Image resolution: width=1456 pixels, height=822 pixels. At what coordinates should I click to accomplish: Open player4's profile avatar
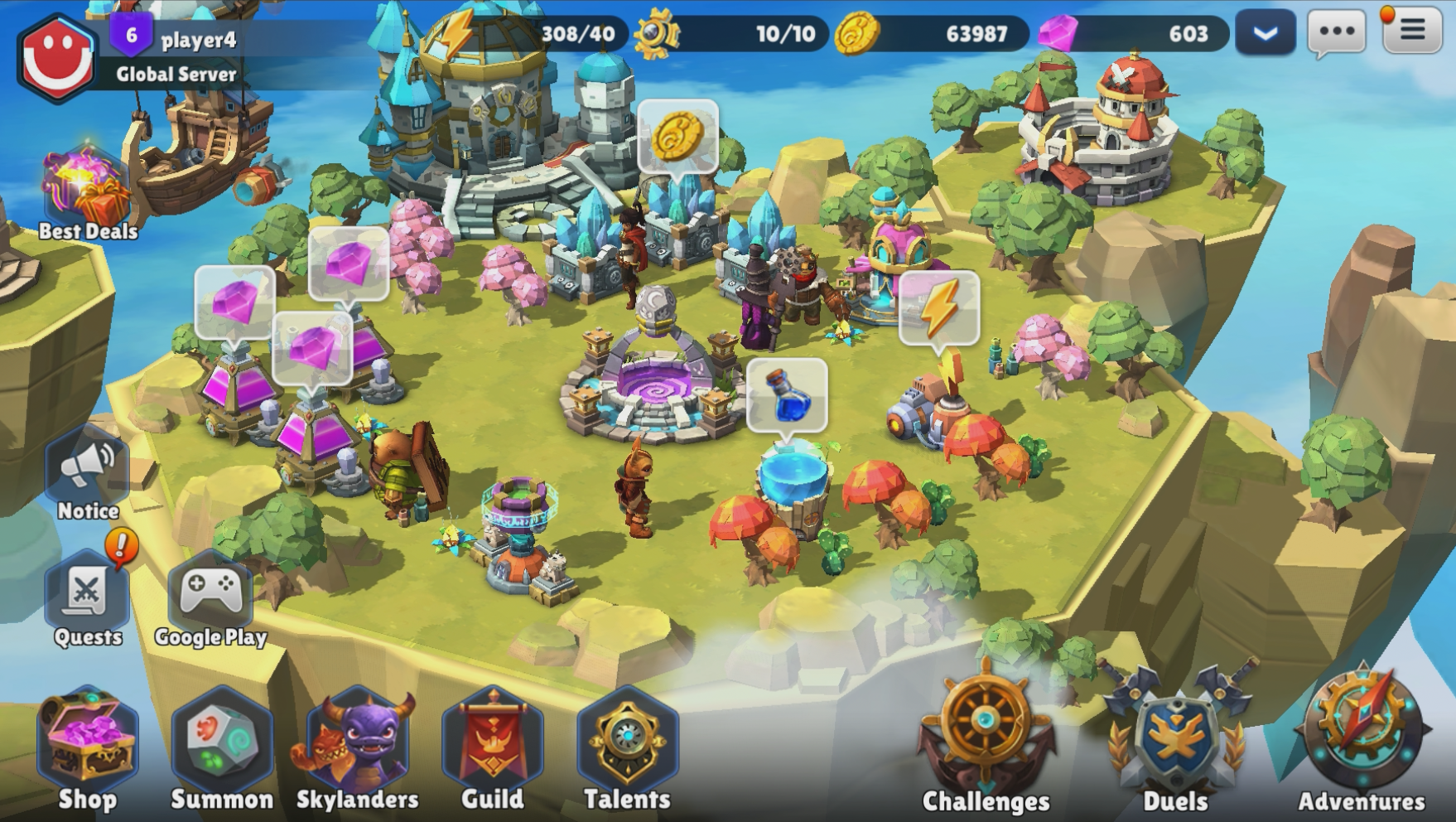pyautogui.click(x=56, y=56)
